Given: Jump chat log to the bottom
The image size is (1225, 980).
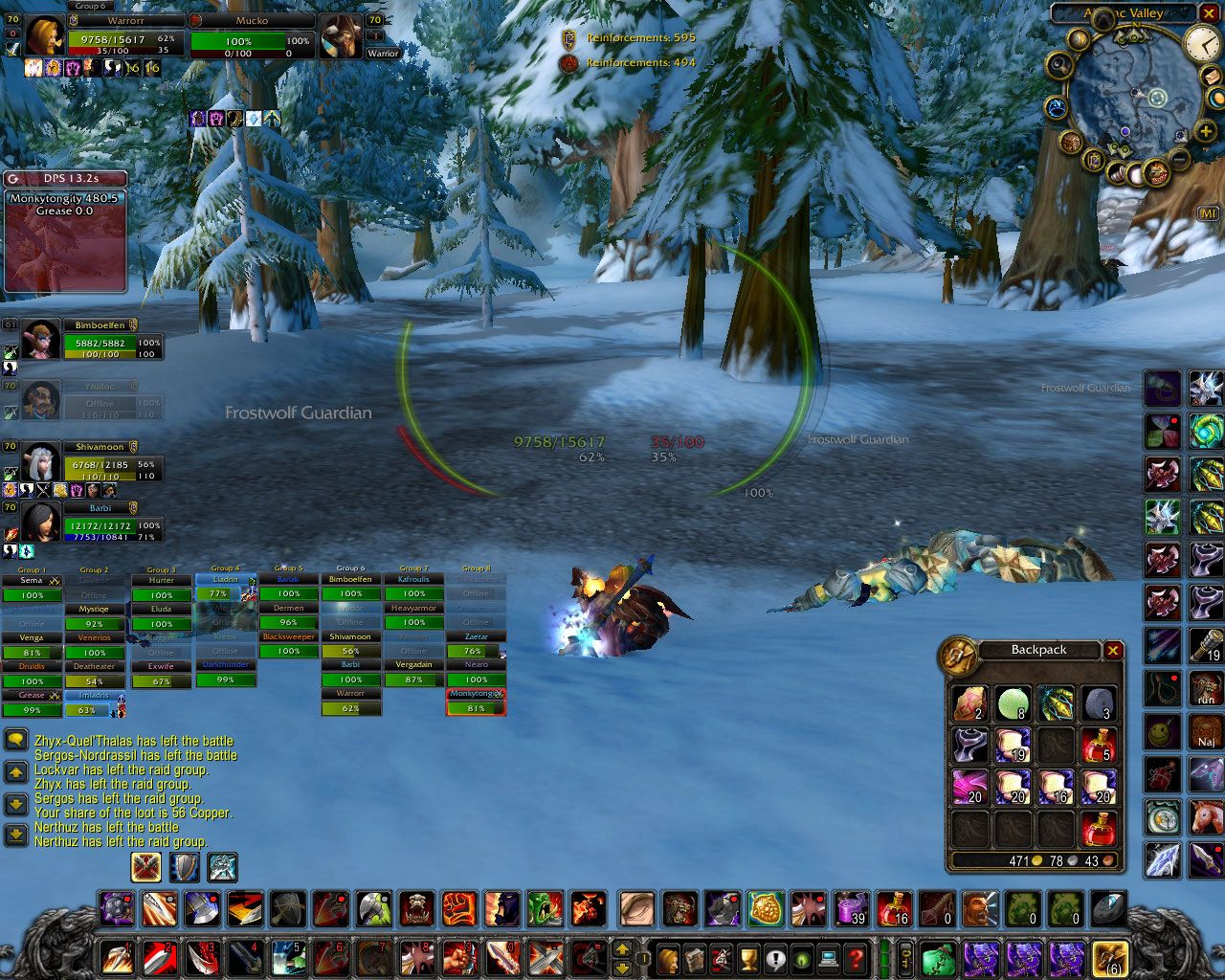Looking at the screenshot, I should [16, 835].
